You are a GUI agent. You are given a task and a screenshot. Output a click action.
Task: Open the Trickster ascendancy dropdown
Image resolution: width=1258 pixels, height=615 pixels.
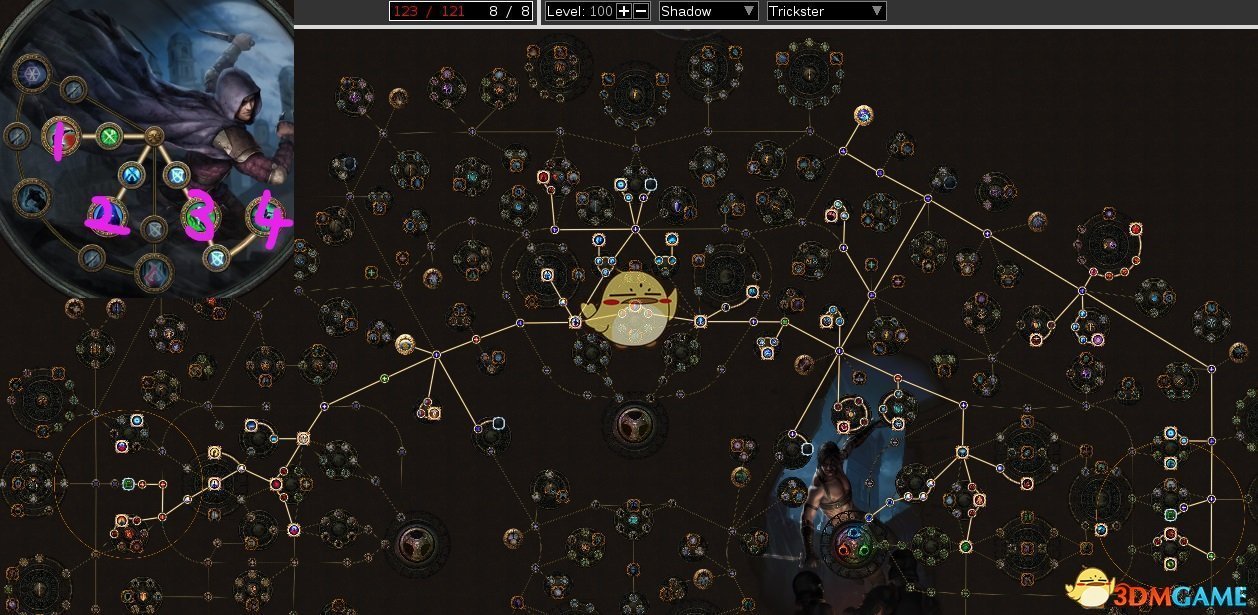coord(826,11)
